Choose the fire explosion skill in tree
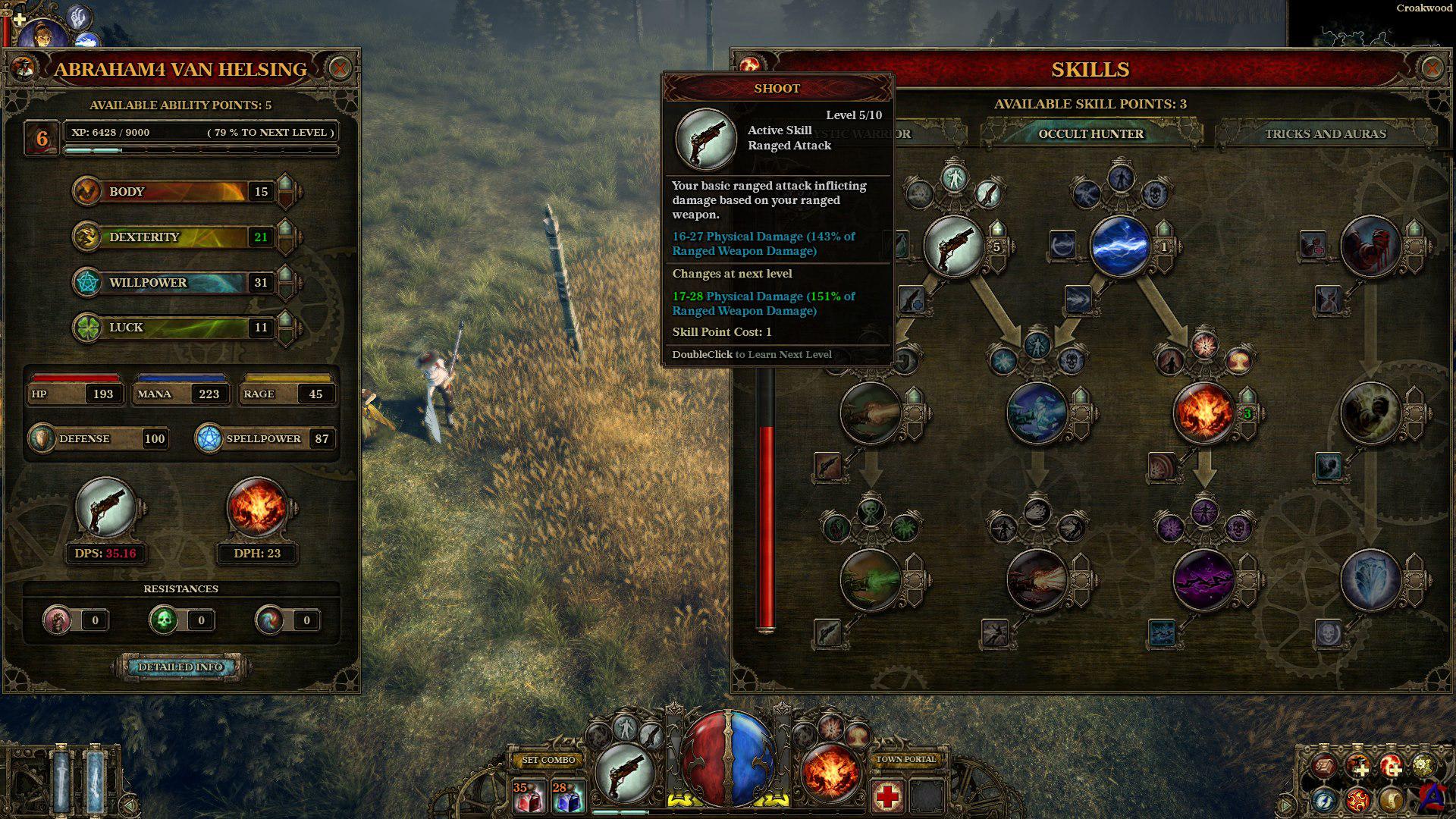This screenshot has height=819, width=1456. (x=1203, y=413)
